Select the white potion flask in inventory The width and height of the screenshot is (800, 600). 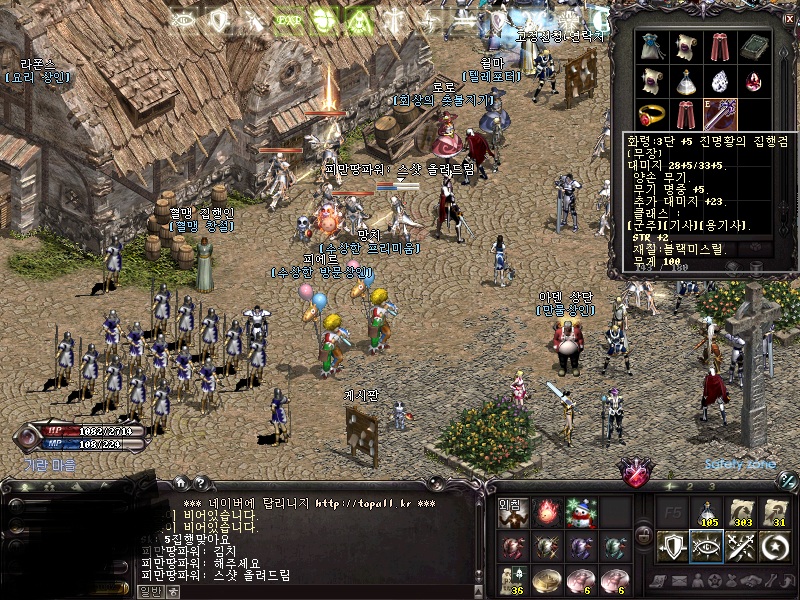click(686, 80)
